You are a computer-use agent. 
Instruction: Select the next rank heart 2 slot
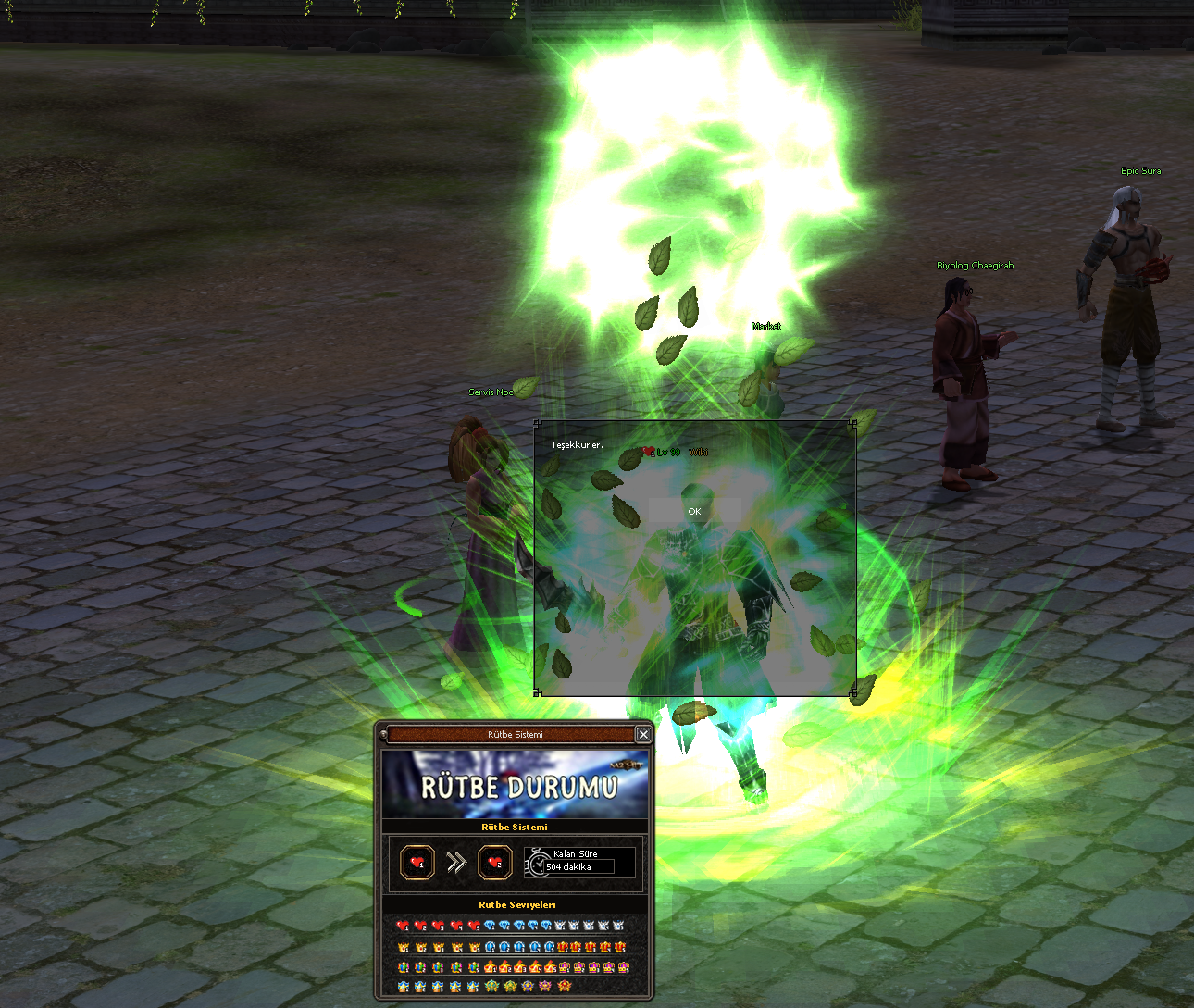click(x=495, y=863)
